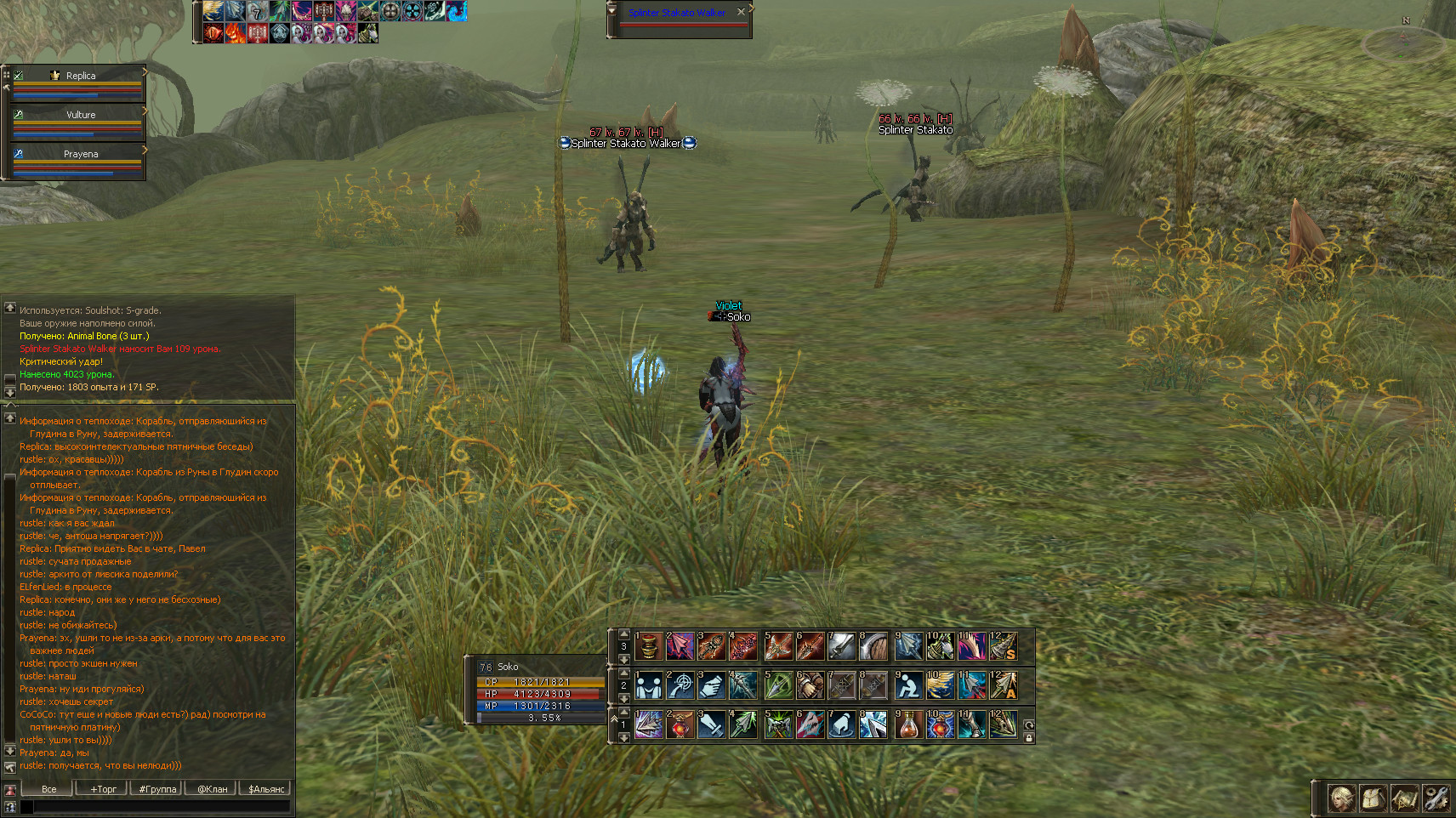Close the Splinter Stakato Walker target window
The image size is (1456, 818).
point(741,12)
